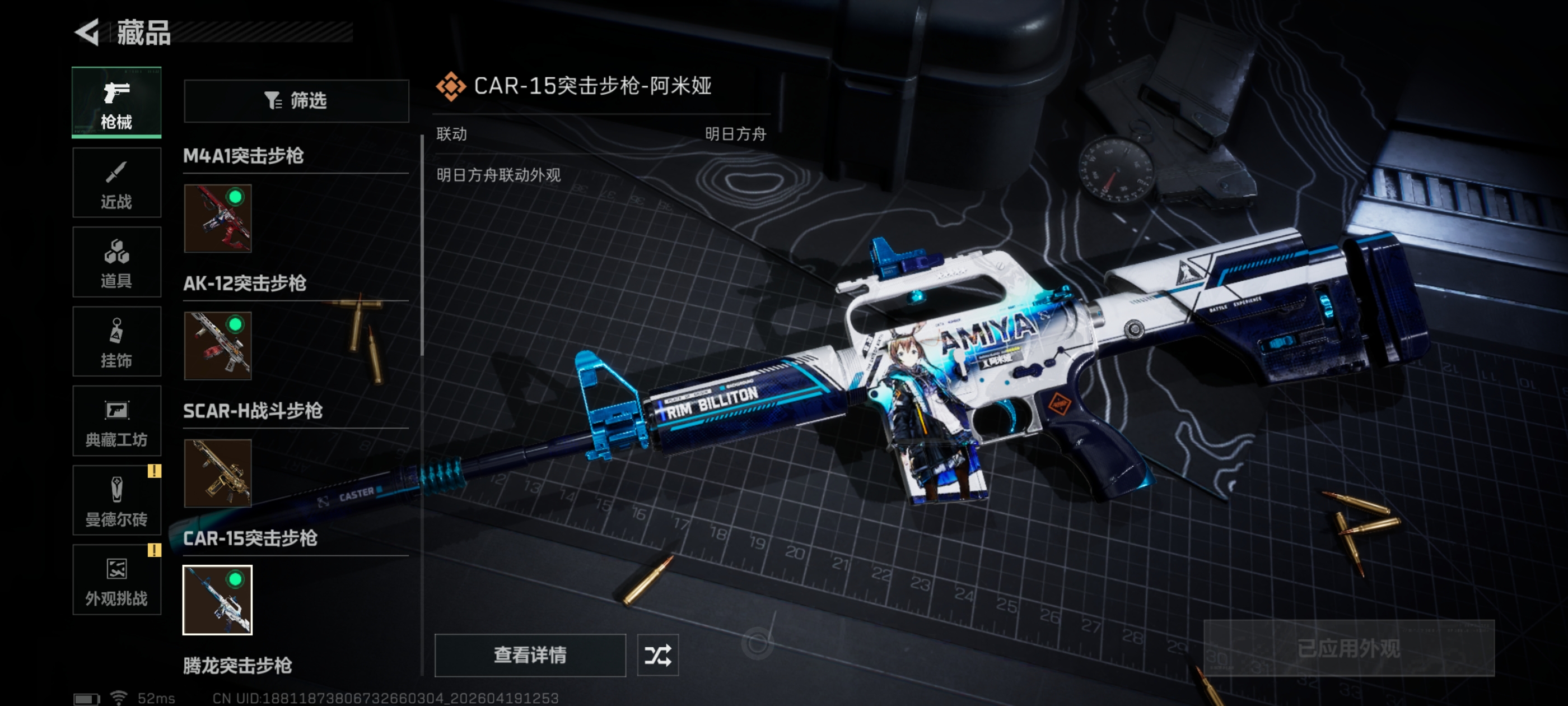
Task: Switch to the 曼德尔砖 tab
Action: (116, 501)
